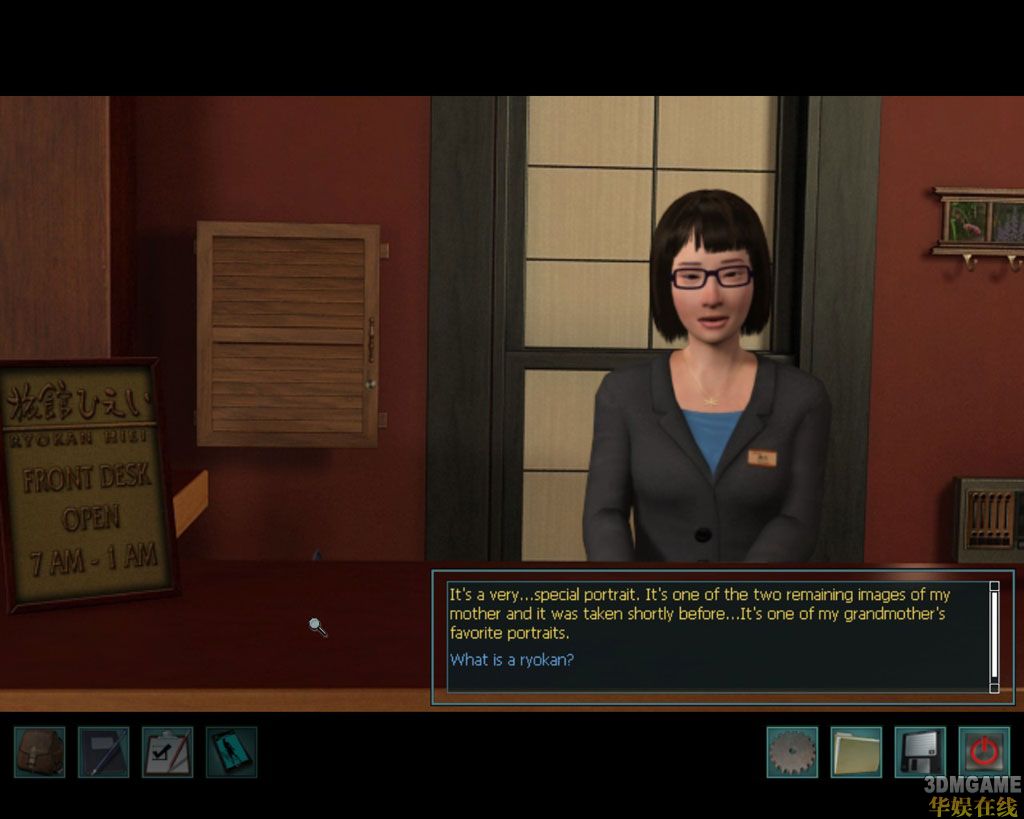Quit using the red power button

984,751
